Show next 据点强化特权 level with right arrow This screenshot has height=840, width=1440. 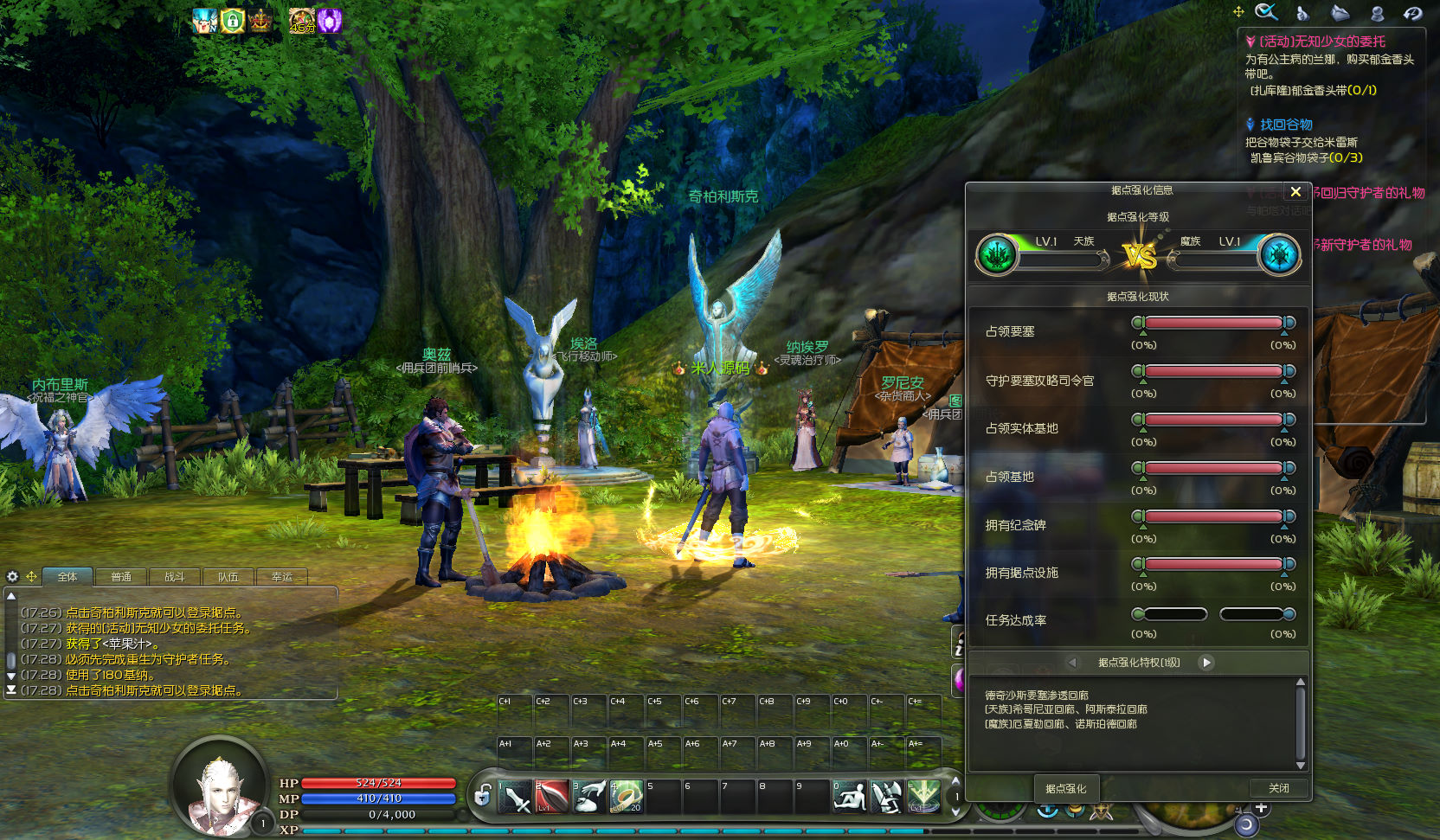click(1206, 663)
